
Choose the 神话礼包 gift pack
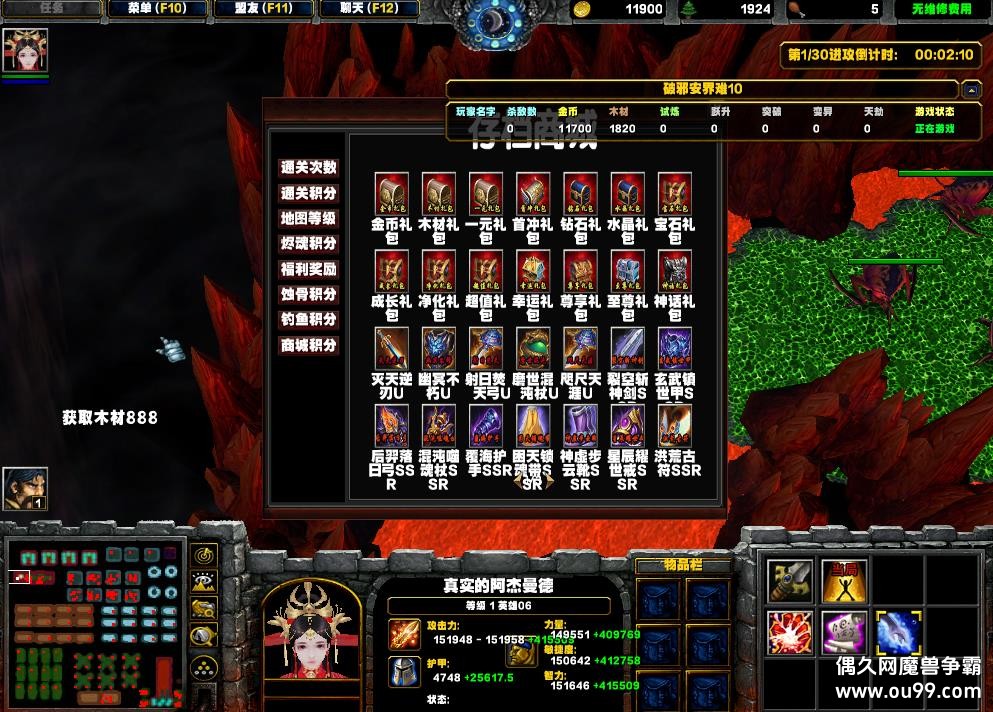coord(674,270)
